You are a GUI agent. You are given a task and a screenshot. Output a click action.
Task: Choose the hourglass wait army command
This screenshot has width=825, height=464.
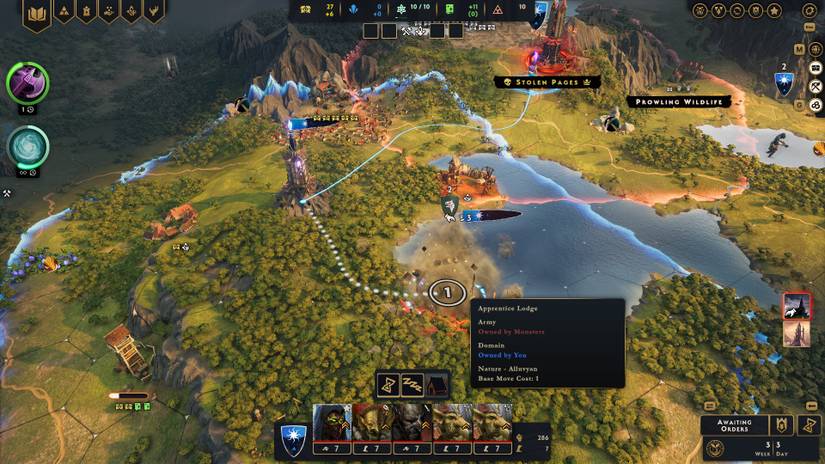(x=389, y=384)
